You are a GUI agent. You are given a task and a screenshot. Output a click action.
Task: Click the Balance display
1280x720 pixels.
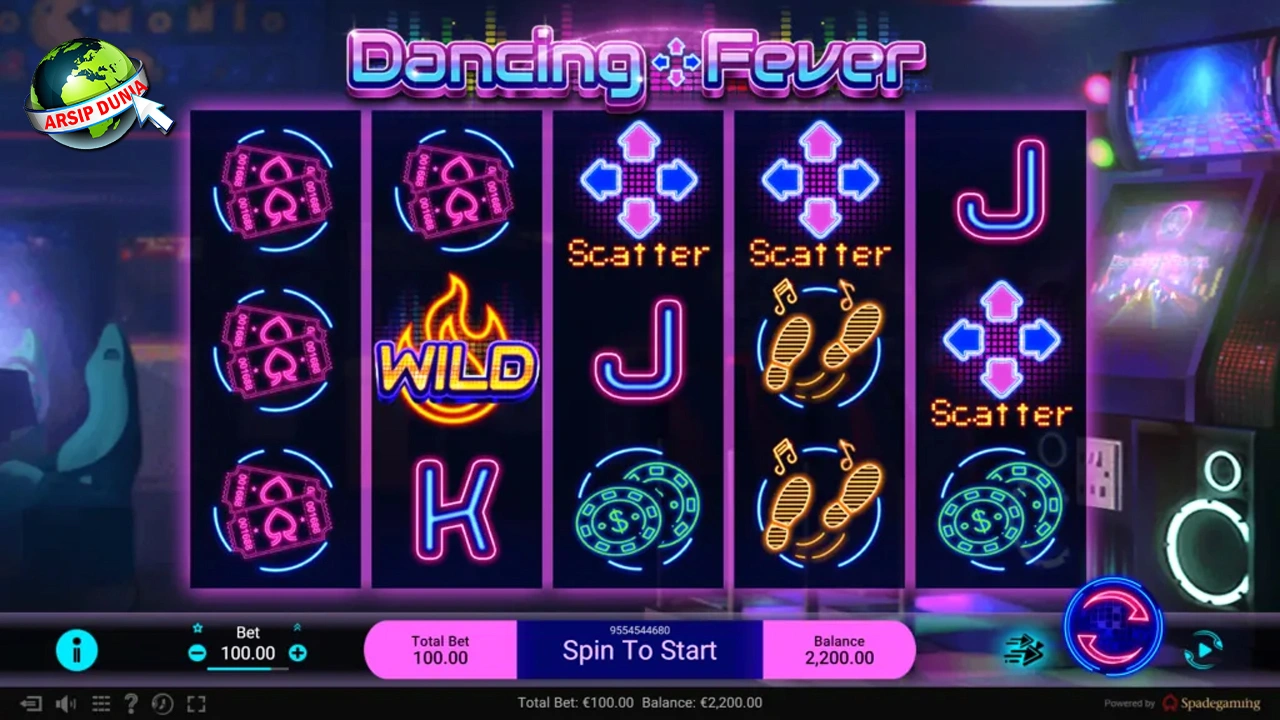coord(839,649)
